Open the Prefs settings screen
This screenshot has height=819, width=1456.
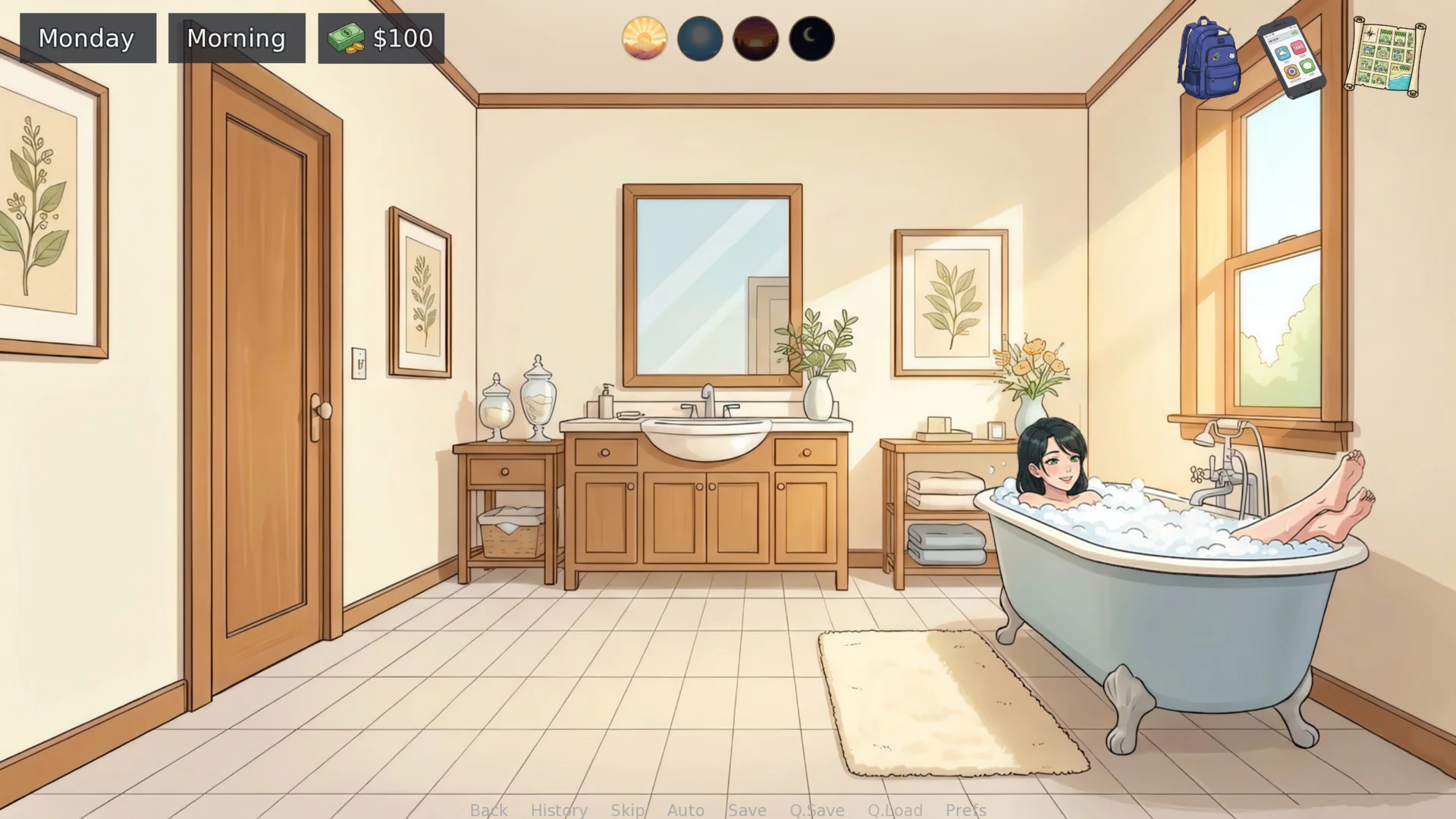pyautogui.click(x=965, y=810)
